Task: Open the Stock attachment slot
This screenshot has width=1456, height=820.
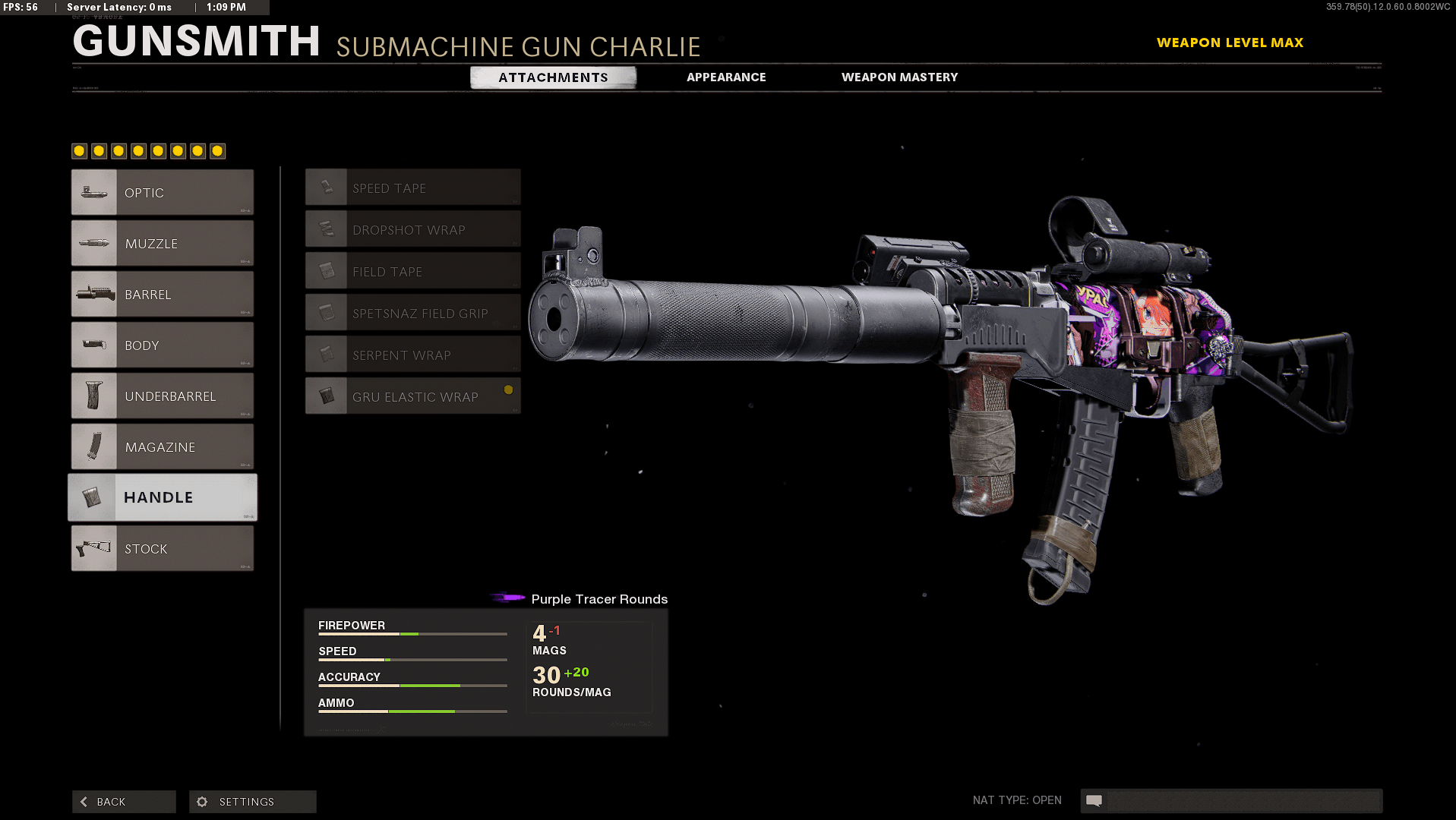Action: 163,549
